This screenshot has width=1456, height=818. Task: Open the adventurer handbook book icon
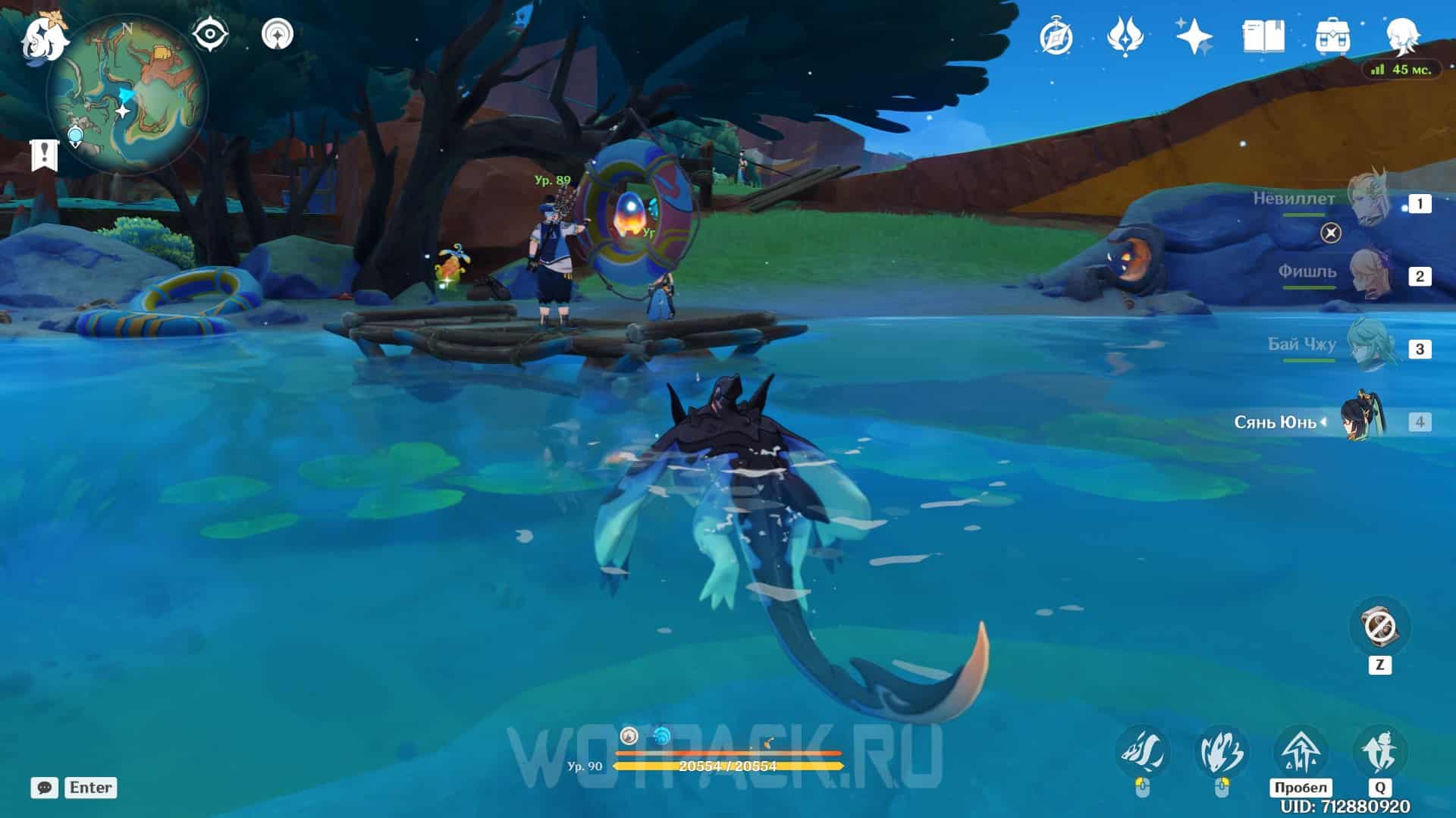point(1263,36)
